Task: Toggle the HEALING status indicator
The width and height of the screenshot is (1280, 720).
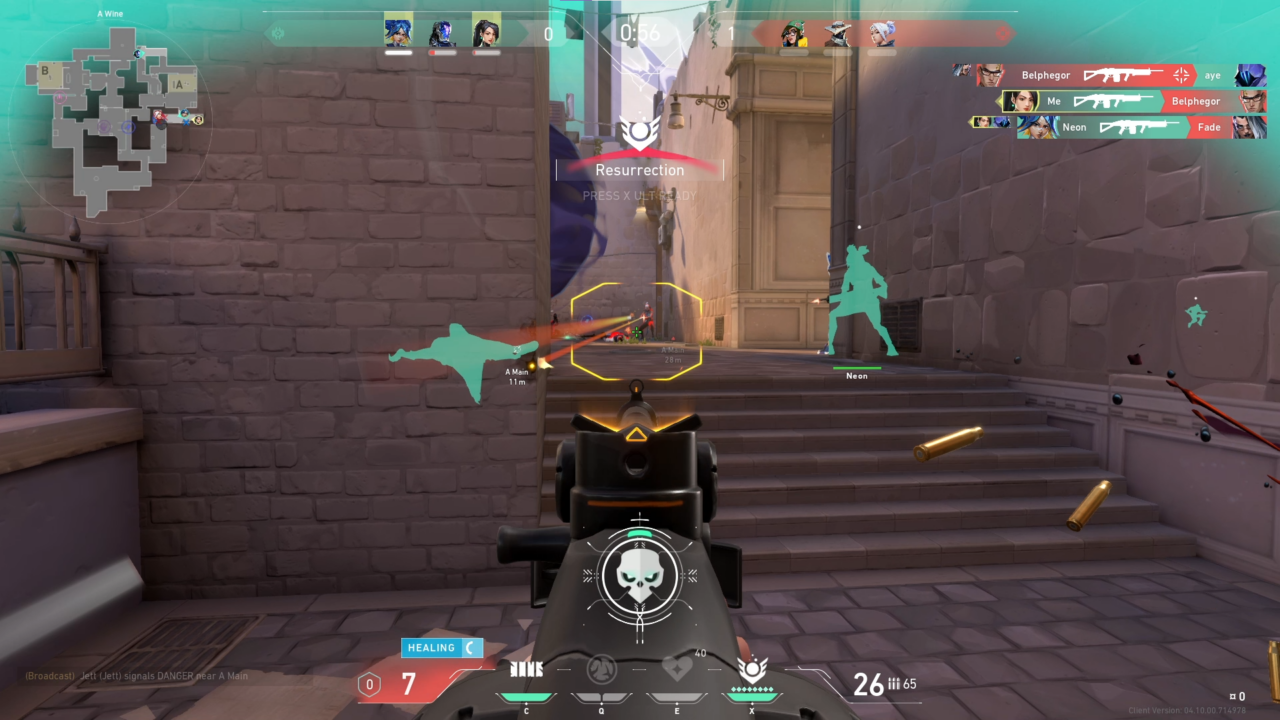Action: tap(440, 647)
